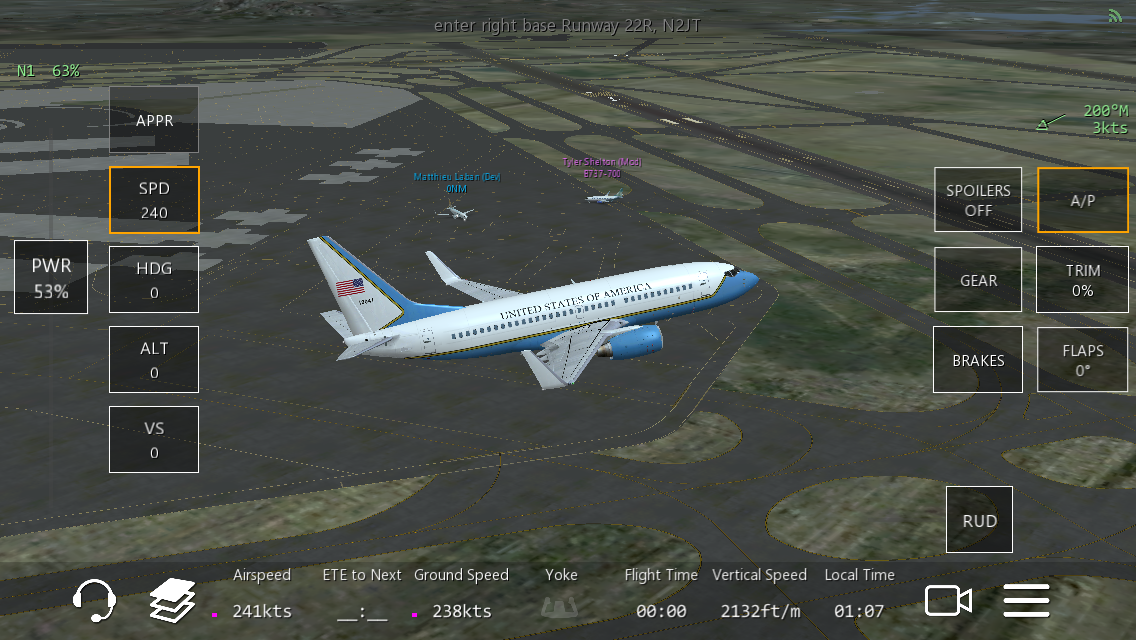The image size is (1136, 640).
Task: Adjust the TRIM 0% control
Action: tap(1082, 280)
